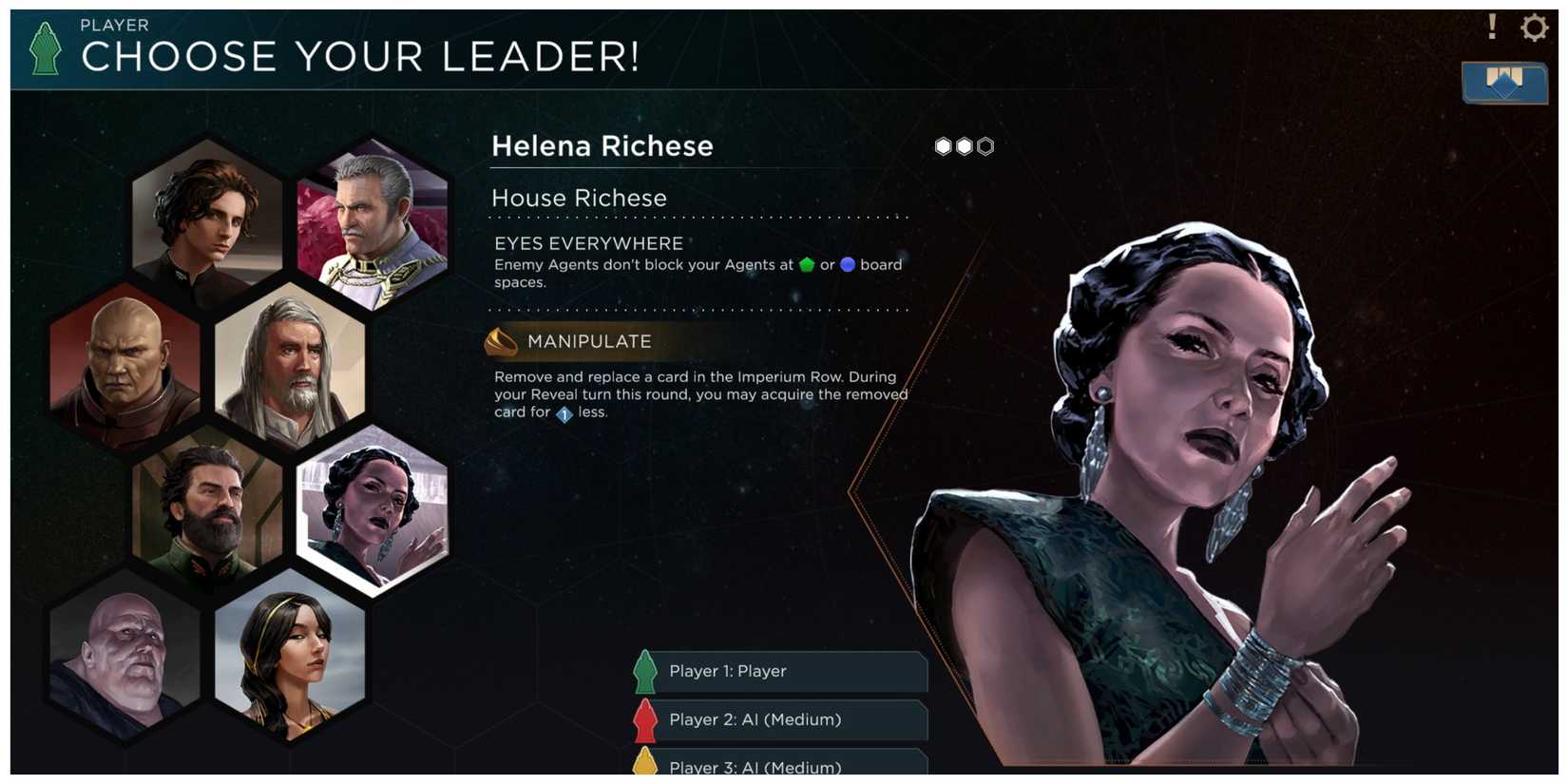Click the green board space icon in Eyes Everywhere text

point(807,265)
